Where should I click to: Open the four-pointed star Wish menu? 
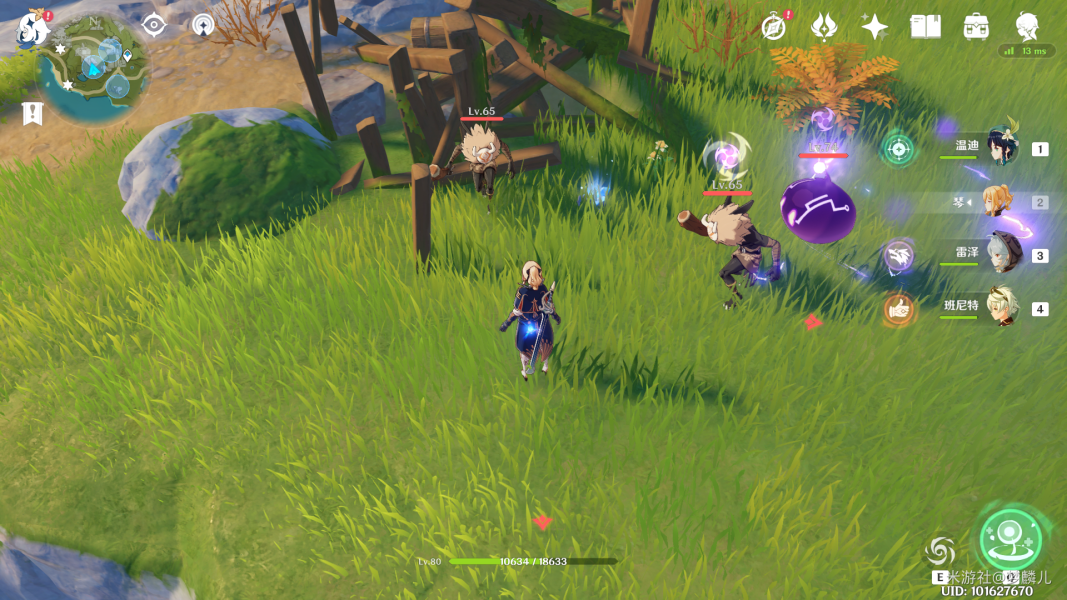coord(874,27)
